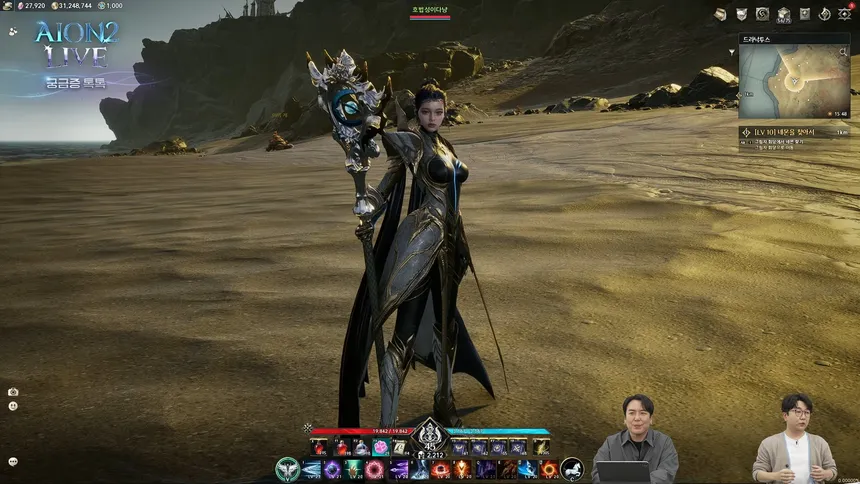Activate the fiery ring skill beside the mount
Screen dimensions: 860x484
coord(549,468)
